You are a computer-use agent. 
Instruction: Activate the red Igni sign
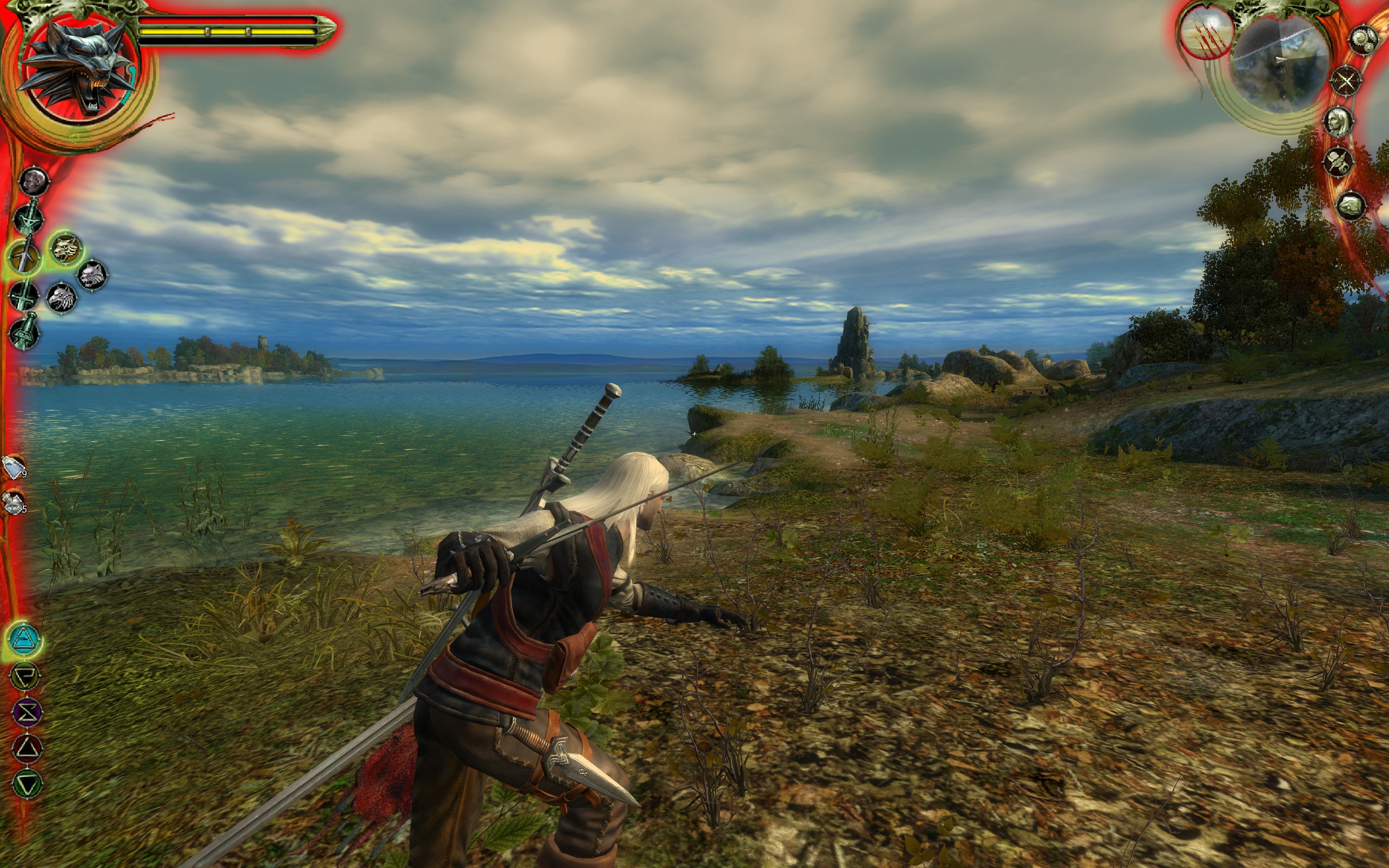coord(27,749)
